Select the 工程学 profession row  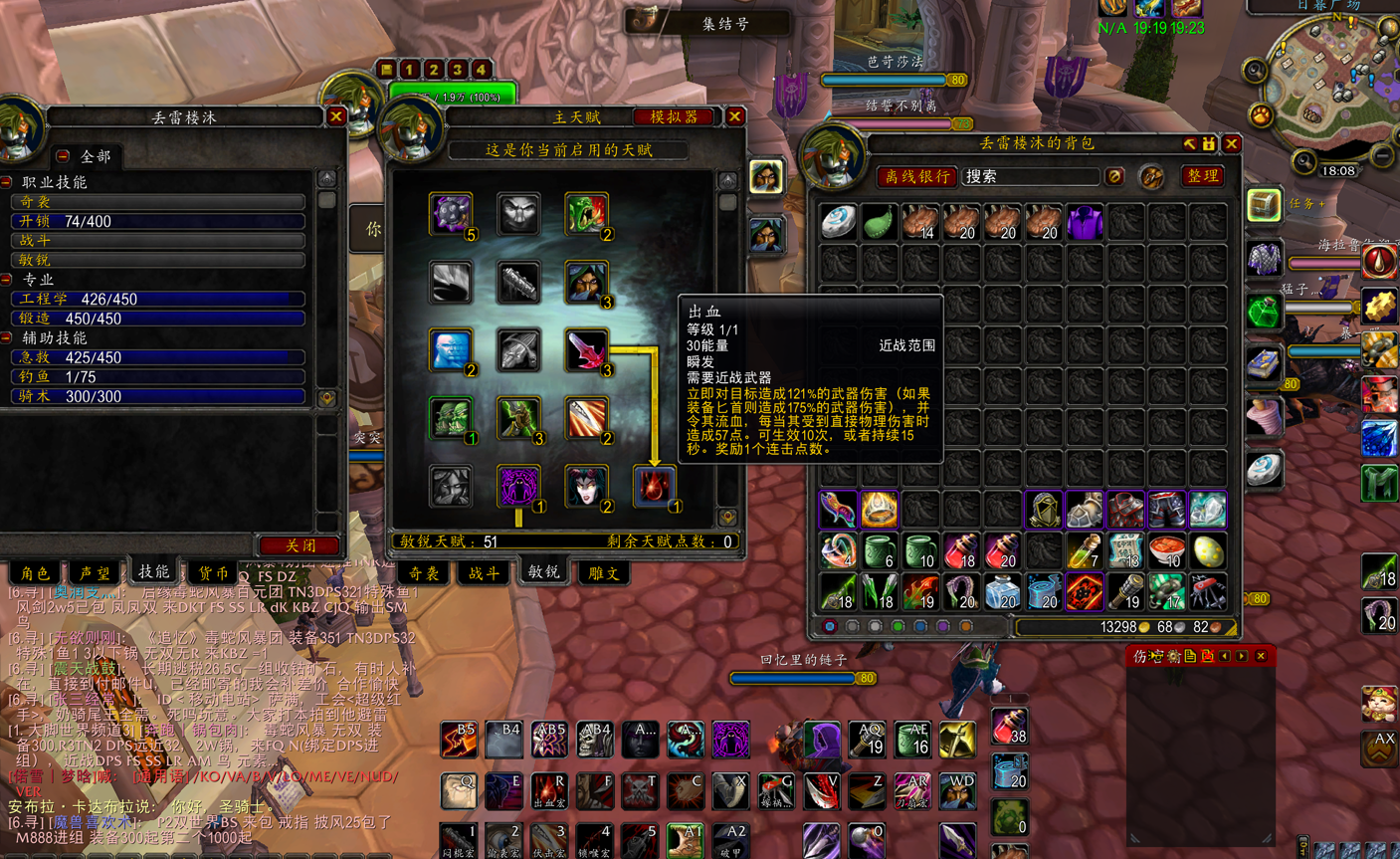[x=157, y=299]
